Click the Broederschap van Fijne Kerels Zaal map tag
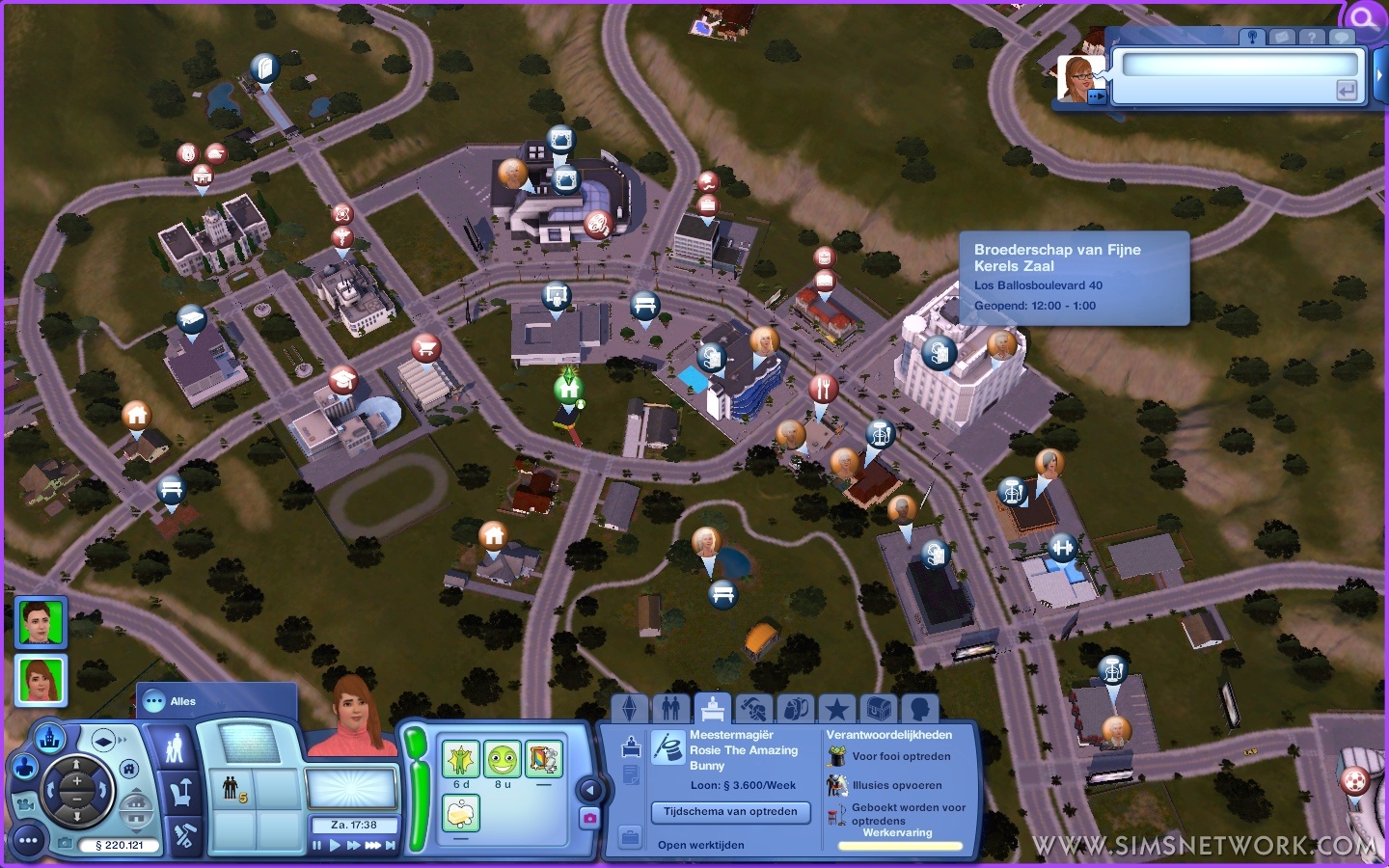The image size is (1389, 868). click(938, 353)
